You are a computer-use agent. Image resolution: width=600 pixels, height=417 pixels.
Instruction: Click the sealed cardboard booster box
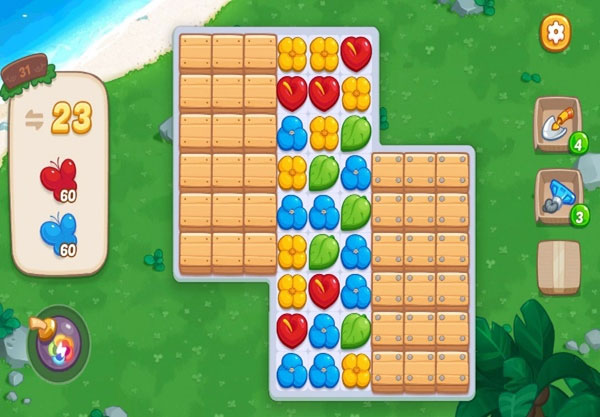[x=558, y=267]
